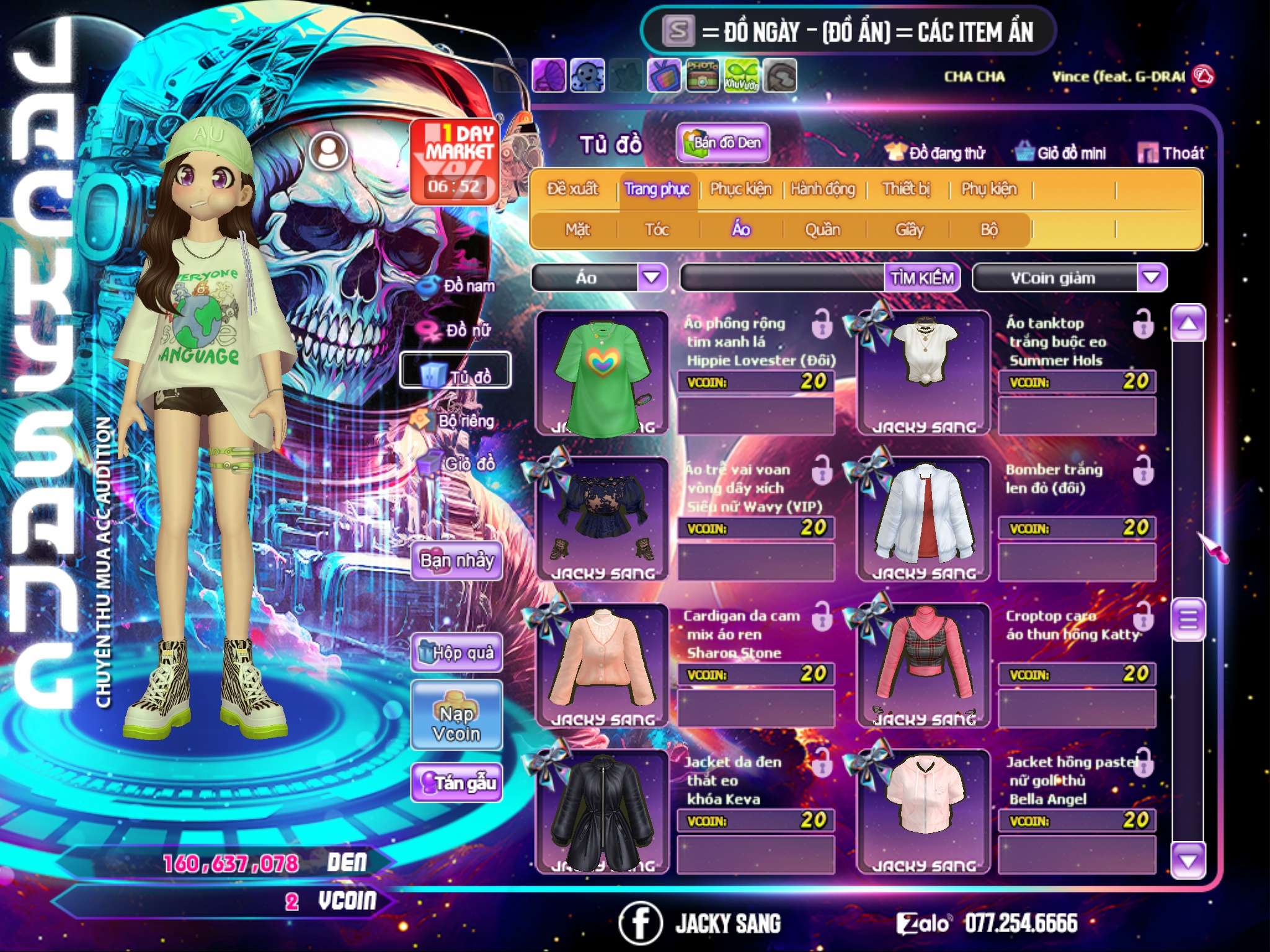Choose the Giày subcategory
Screen dimensions: 1270x952
(909, 230)
